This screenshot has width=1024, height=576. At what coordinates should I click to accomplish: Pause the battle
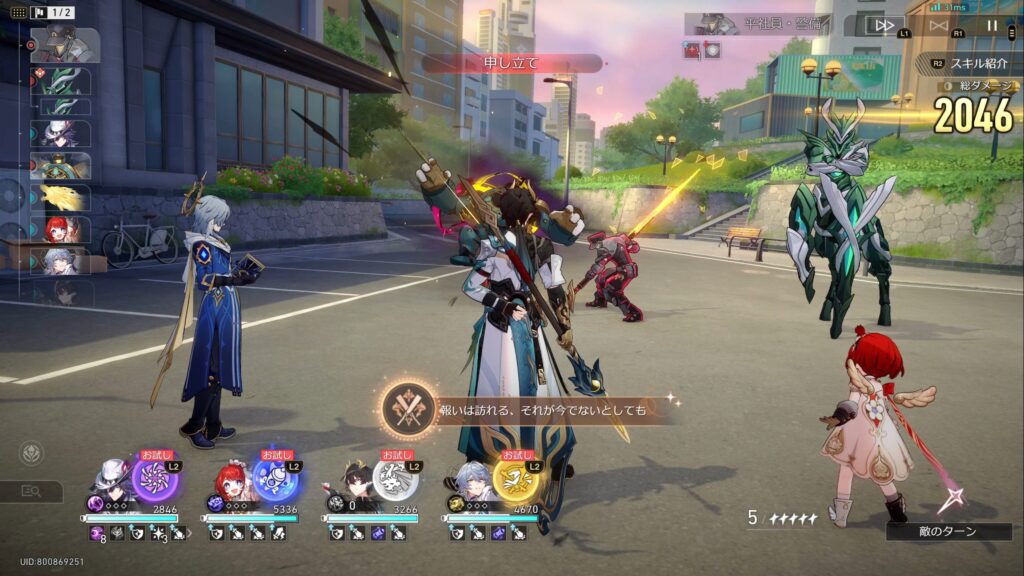pyautogui.click(x=992, y=25)
